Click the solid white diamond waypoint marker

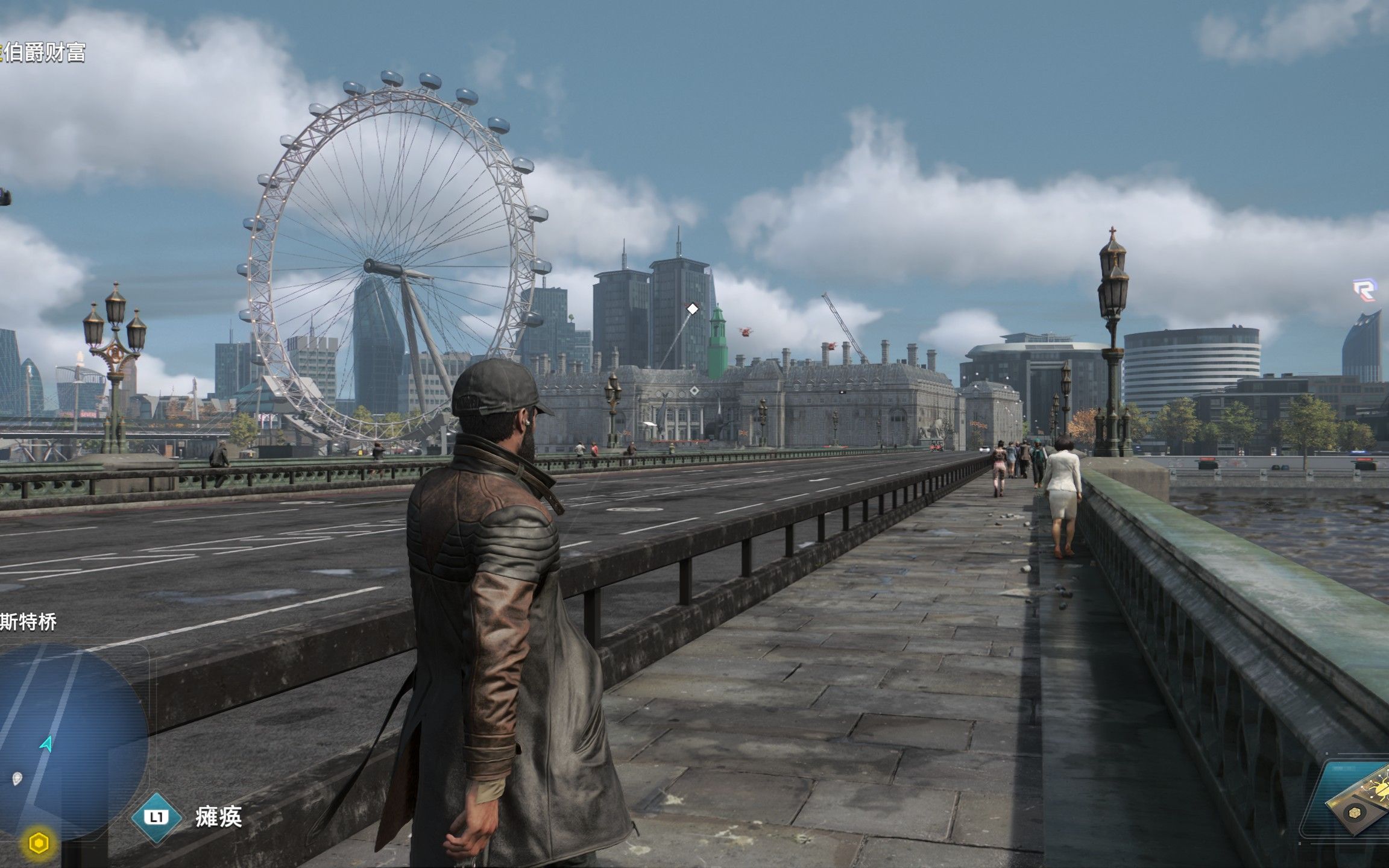(x=693, y=309)
